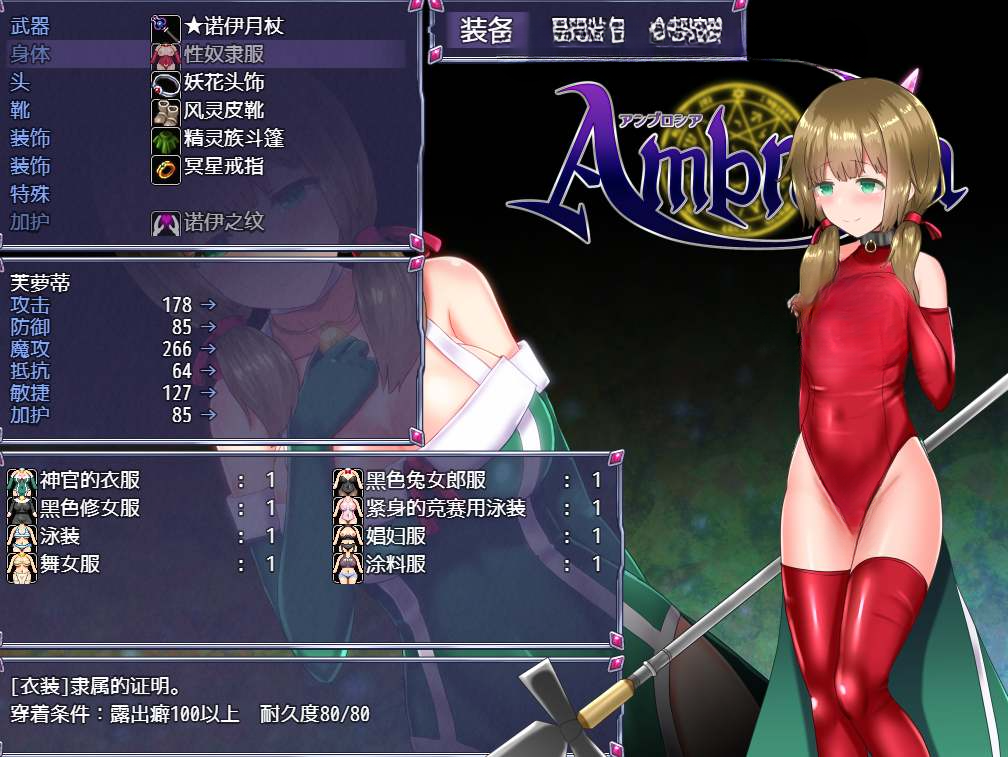The image size is (1008, 757).
Task: Select the 装备 command tab
Action: (x=486, y=32)
